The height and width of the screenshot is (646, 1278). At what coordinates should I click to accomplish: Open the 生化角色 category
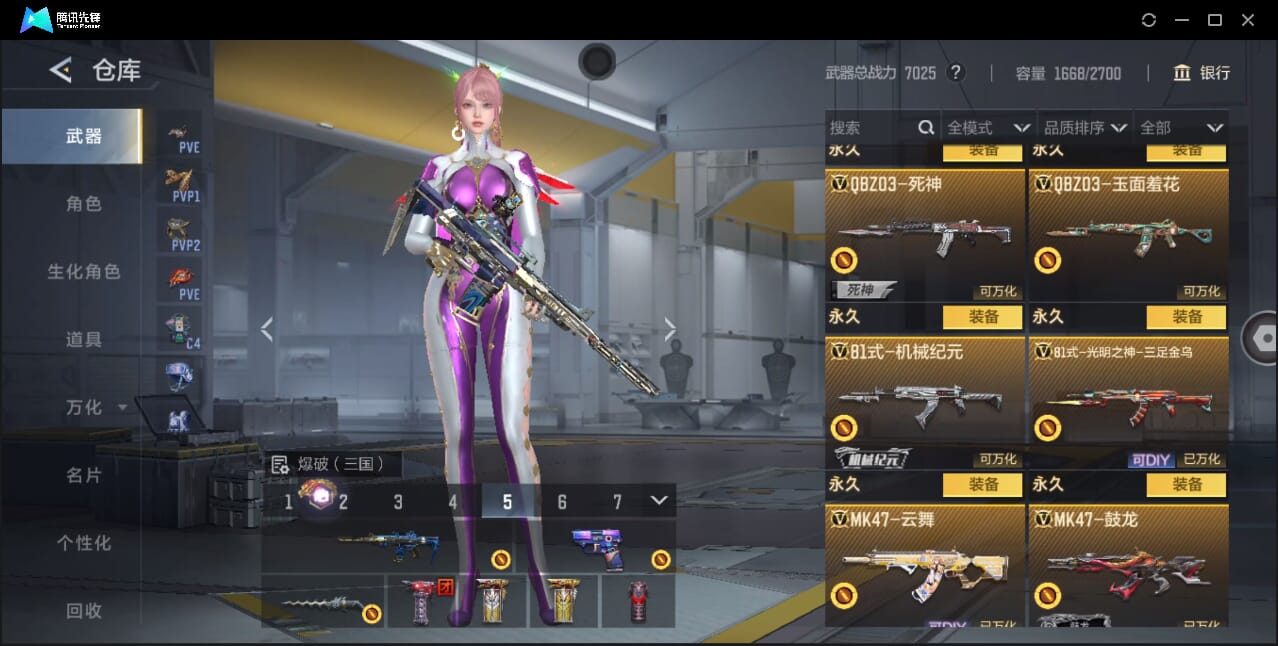pos(84,272)
